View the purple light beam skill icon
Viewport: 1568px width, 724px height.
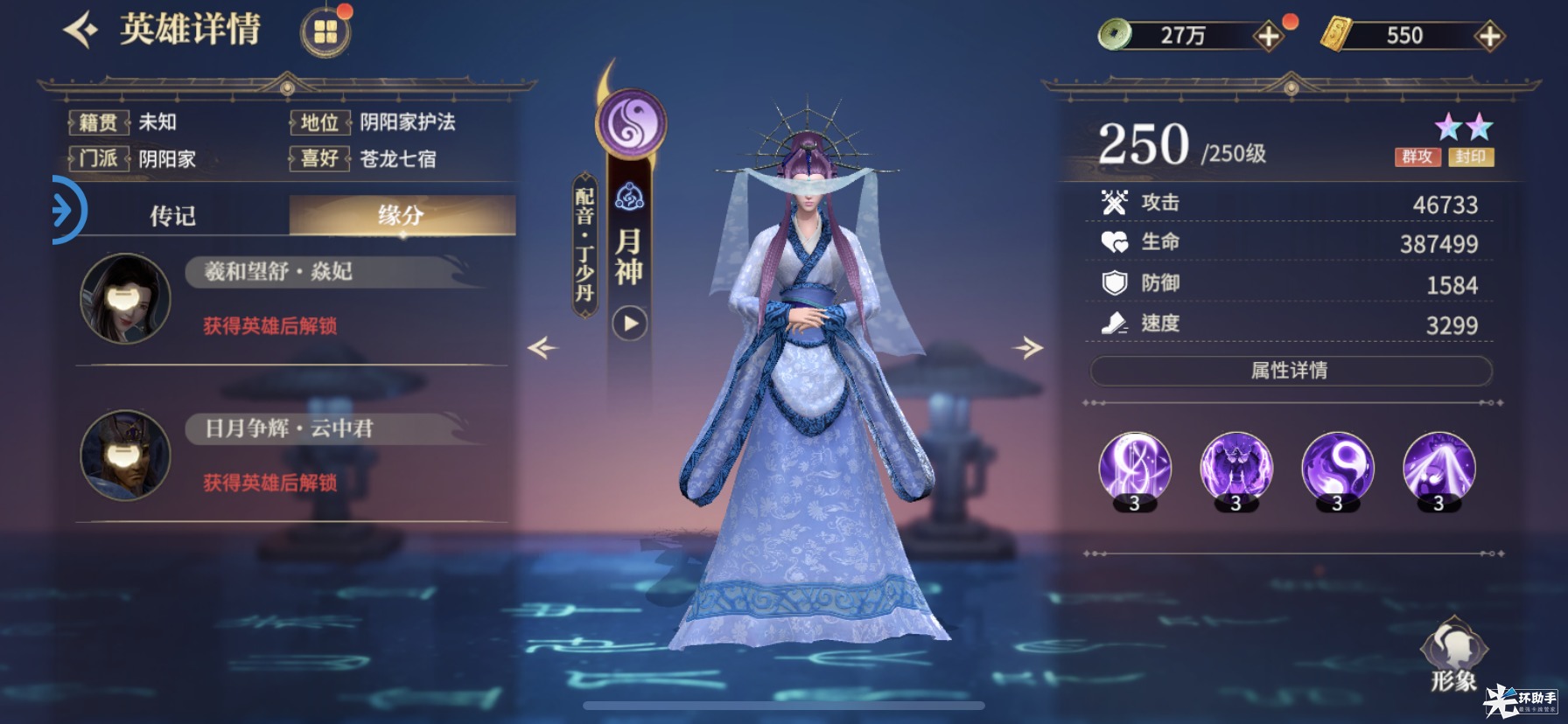[1438, 468]
